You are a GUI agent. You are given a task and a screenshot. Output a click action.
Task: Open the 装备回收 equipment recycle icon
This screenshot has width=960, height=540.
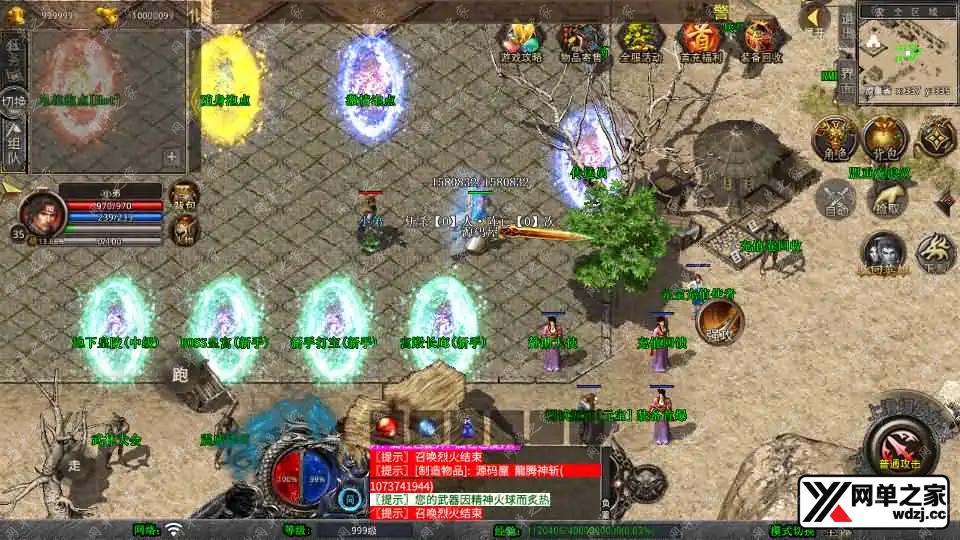pyautogui.click(x=760, y=40)
